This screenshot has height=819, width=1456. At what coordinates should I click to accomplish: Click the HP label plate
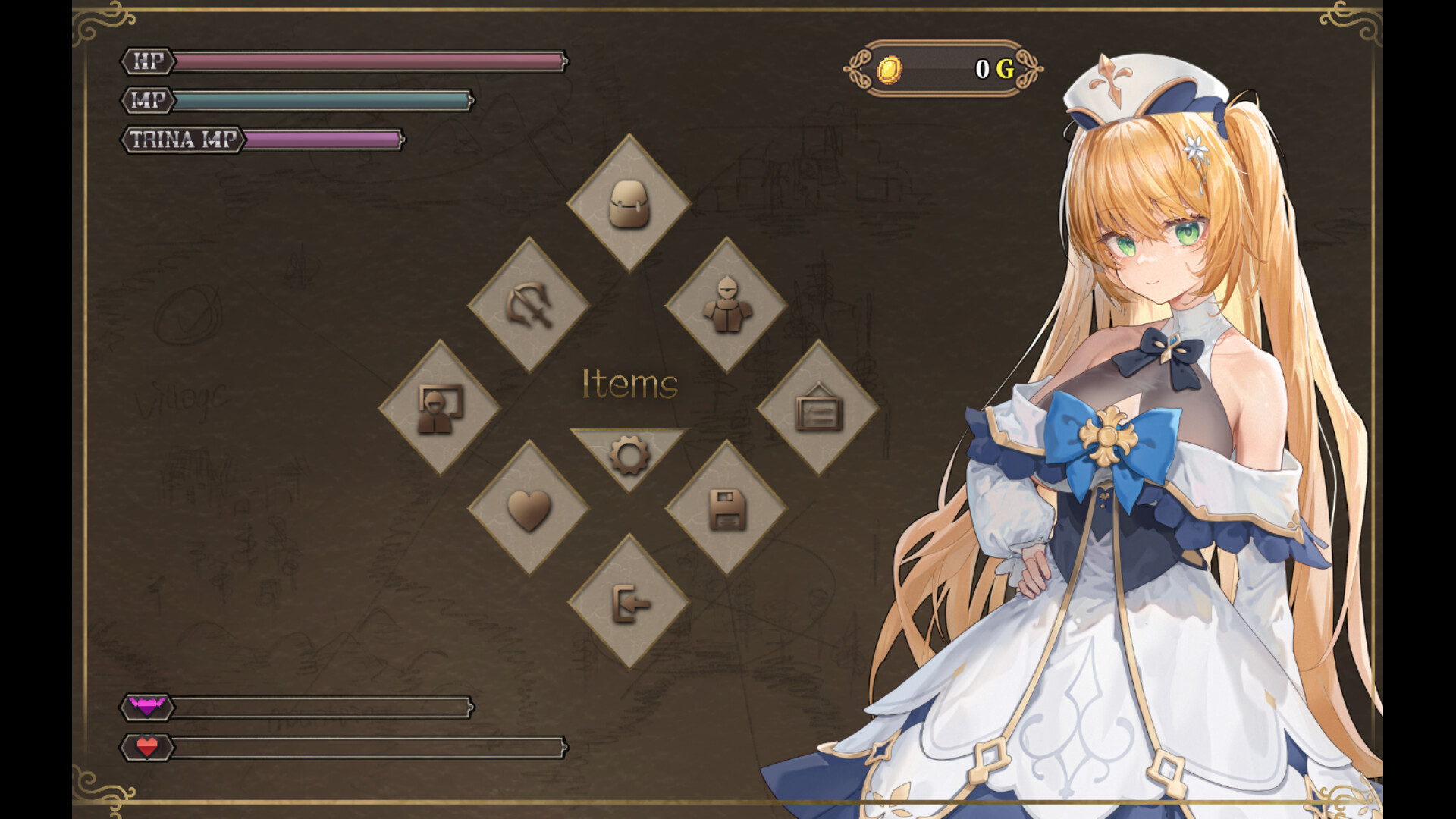pos(146,62)
